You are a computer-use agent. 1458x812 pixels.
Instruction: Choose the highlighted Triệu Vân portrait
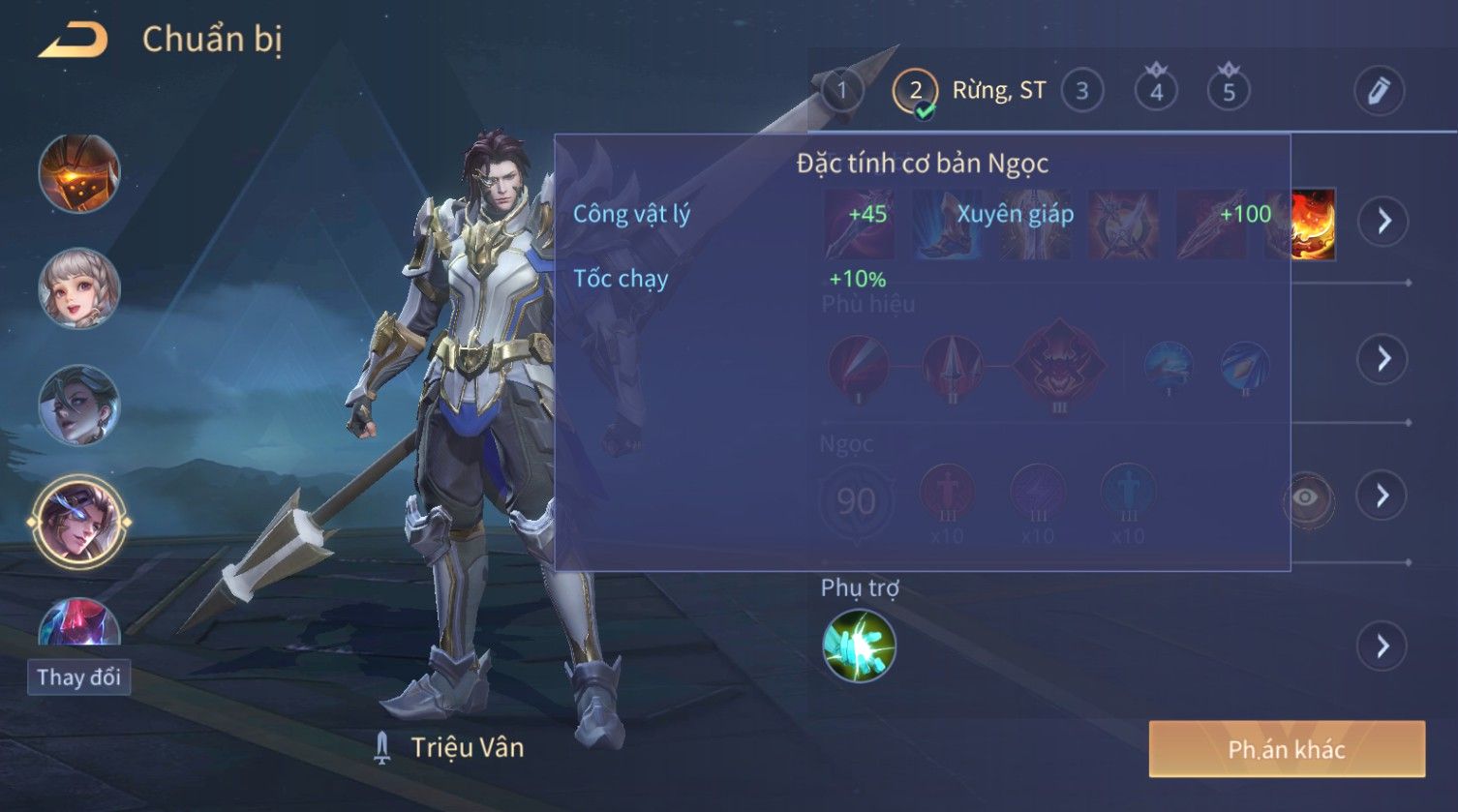click(x=79, y=523)
